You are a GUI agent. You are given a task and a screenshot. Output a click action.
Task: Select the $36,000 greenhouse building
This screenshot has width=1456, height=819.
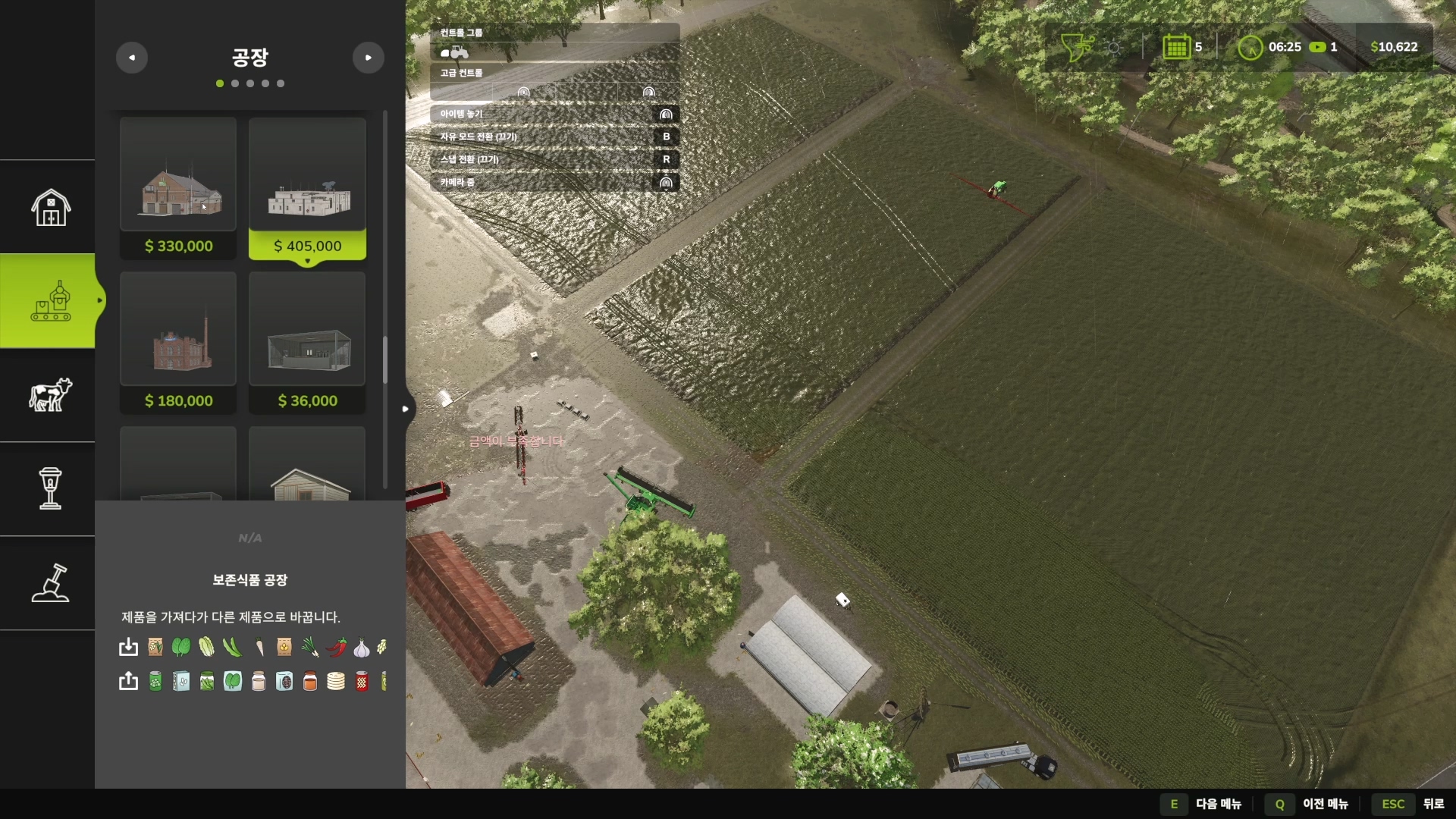[307, 343]
